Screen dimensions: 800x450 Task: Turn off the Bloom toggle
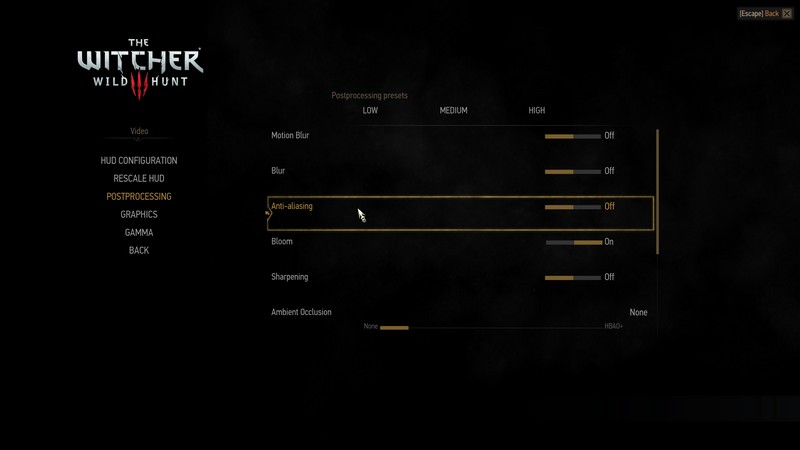(x=573, y=242)
